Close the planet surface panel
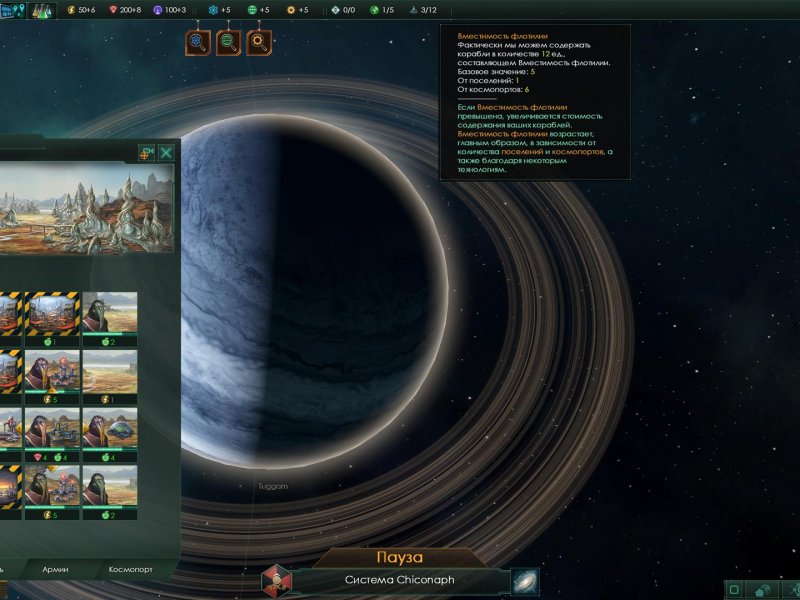Viewport: 800px width, 600px height. (x=166, y=153)
